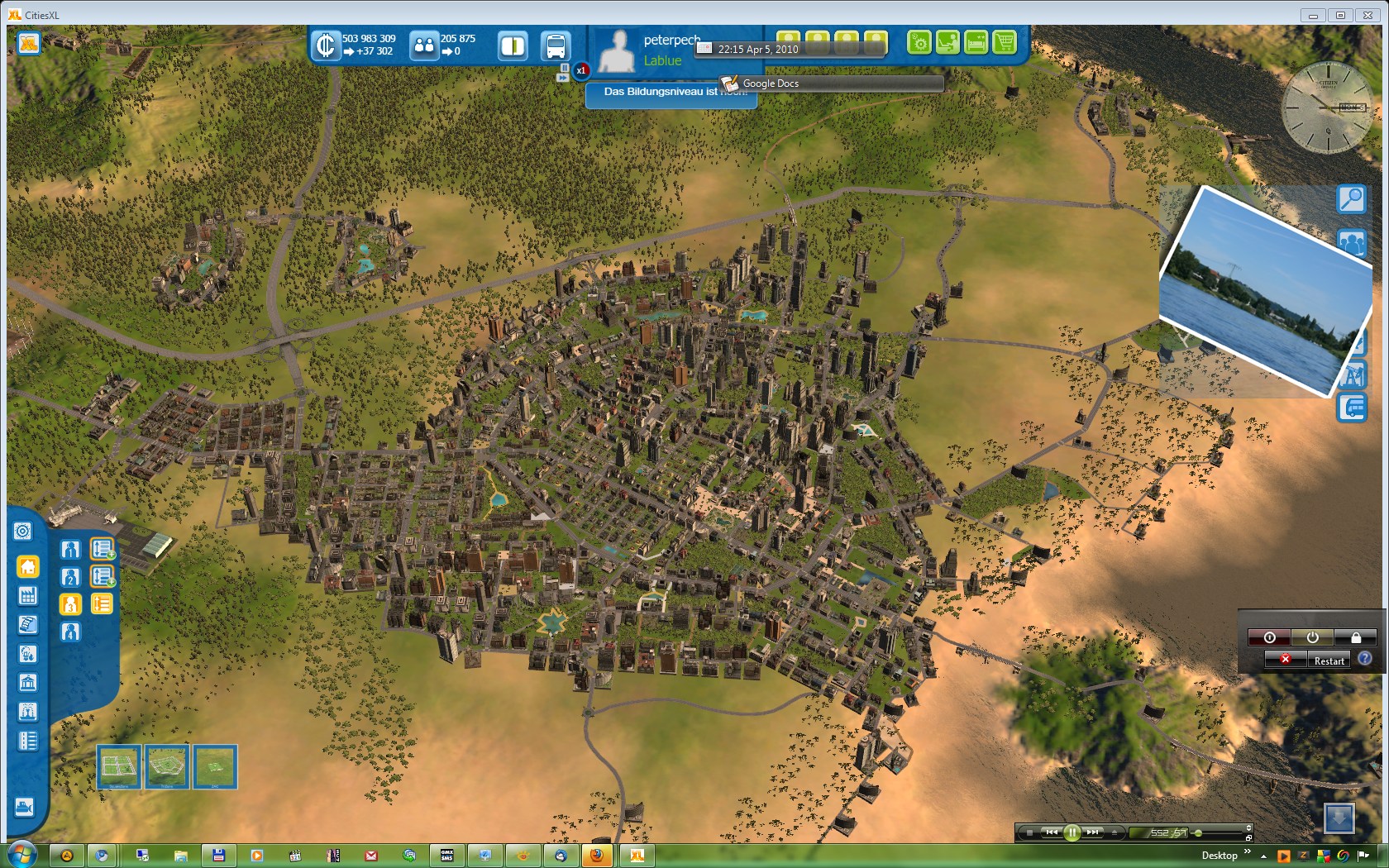
Task: Open the magnifying glass search tool
Action: 1351,199
